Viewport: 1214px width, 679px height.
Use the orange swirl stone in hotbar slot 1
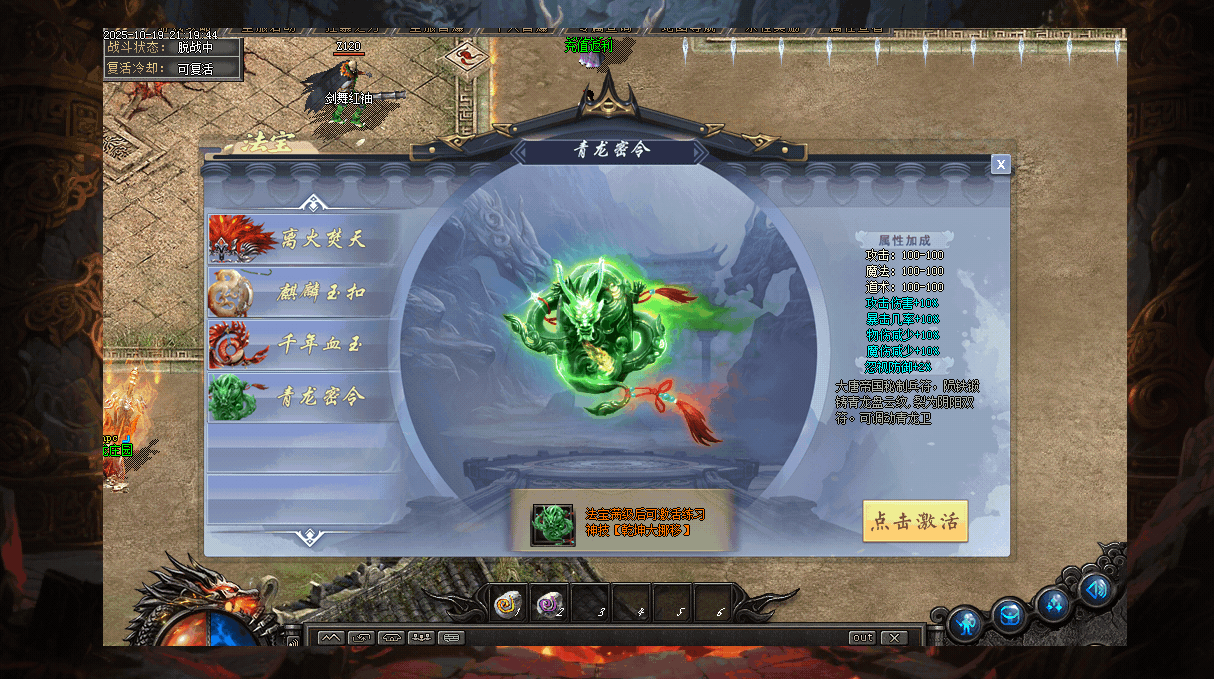point(509,603)
